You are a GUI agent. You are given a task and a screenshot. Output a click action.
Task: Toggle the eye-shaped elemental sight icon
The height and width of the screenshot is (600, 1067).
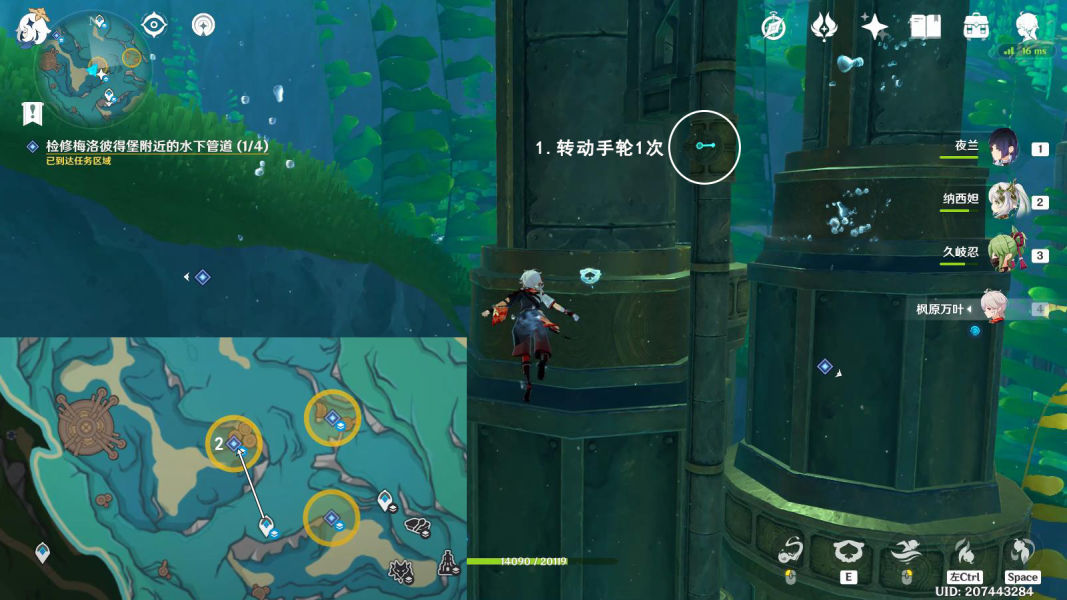click(x=154, y=24)
